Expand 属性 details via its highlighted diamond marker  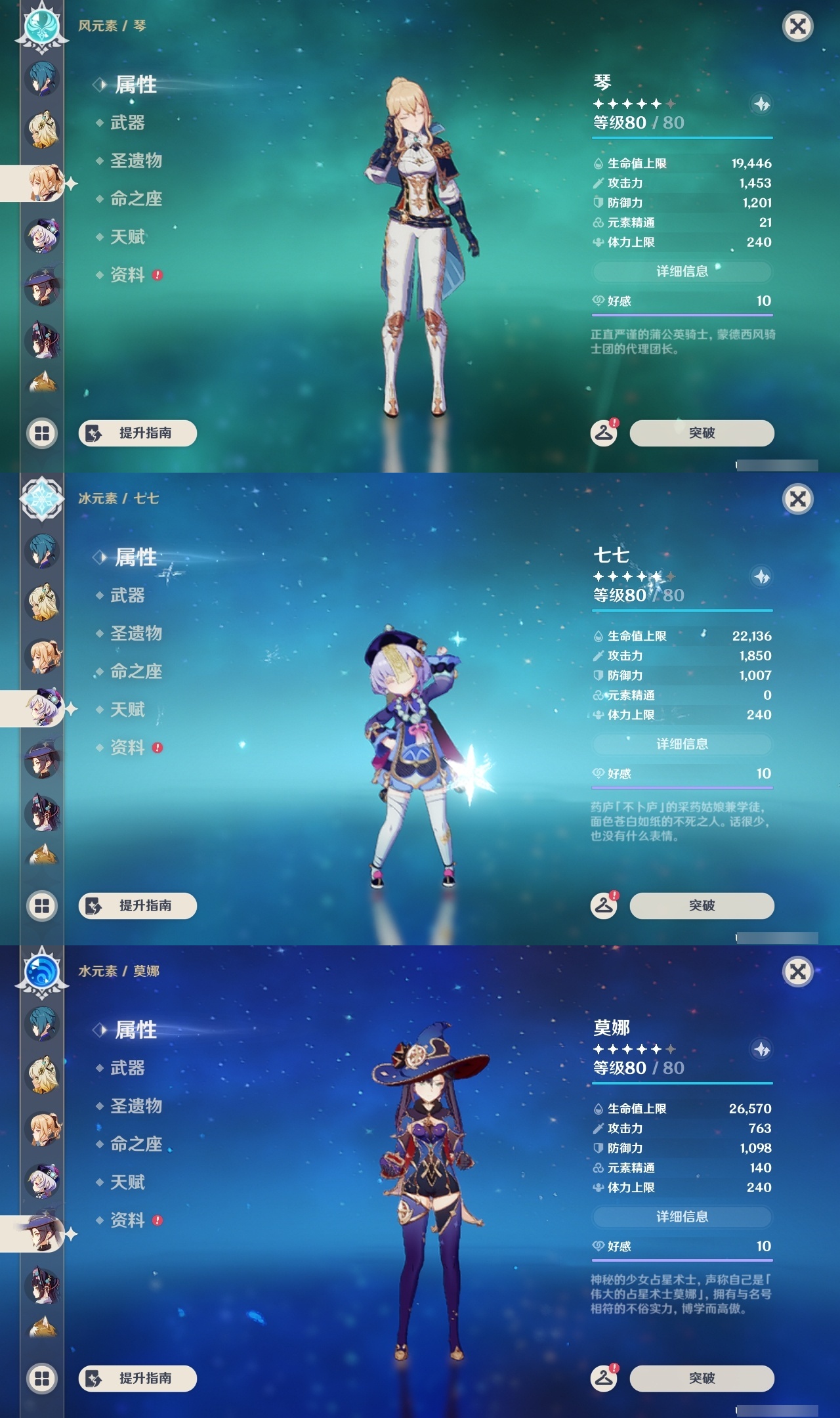pos(100,85)
